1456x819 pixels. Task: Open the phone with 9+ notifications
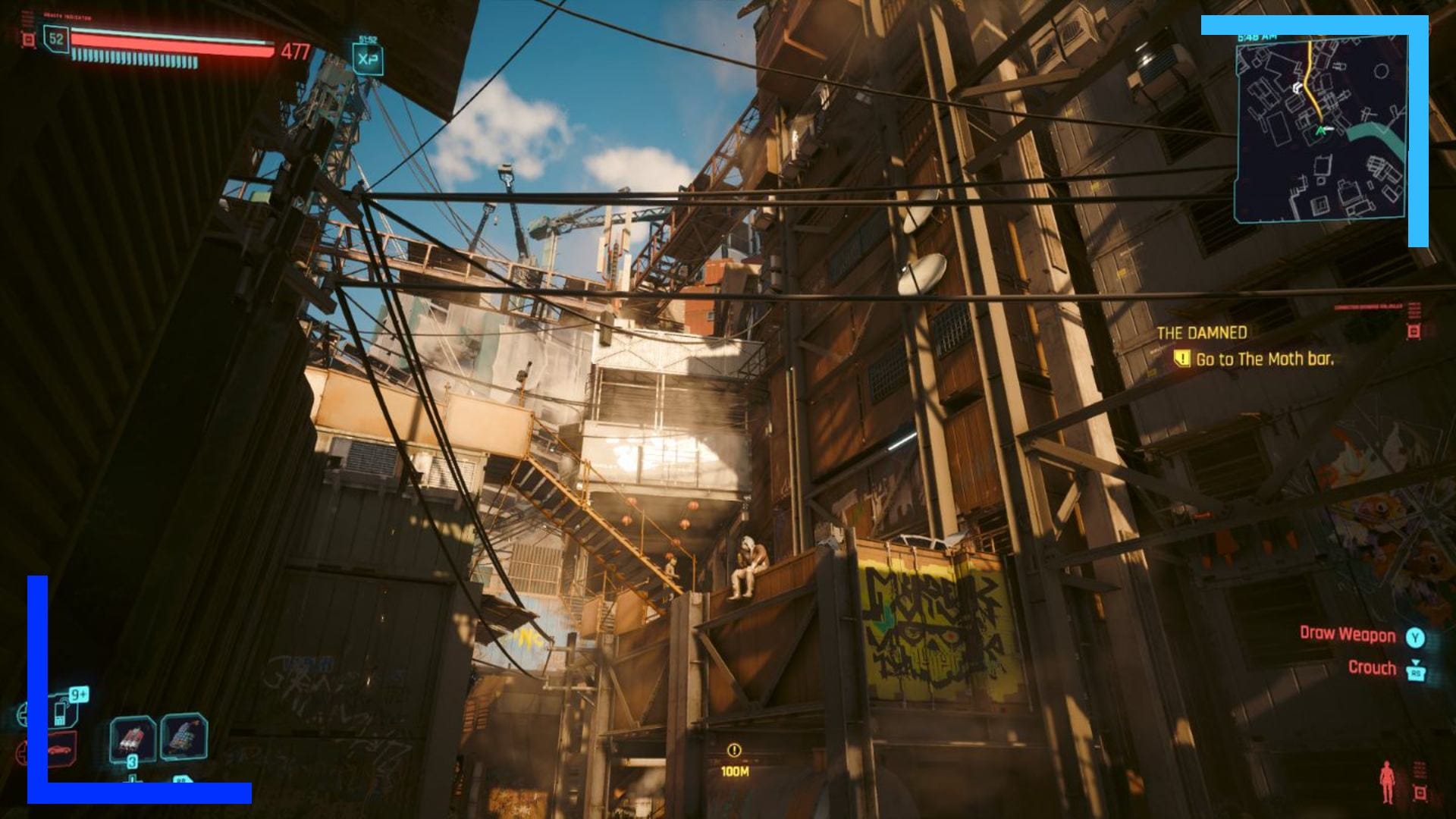pos(62,710)
